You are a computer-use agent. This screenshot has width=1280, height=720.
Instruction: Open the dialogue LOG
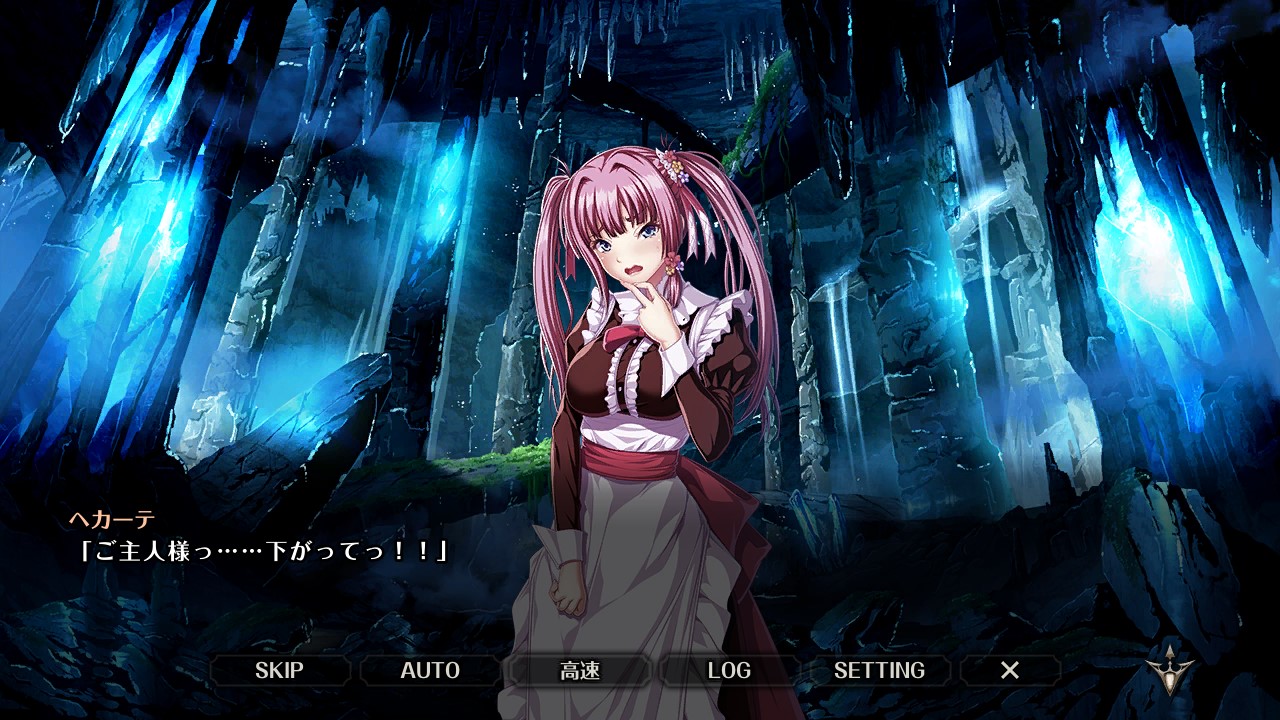click(x=729, y=670)
